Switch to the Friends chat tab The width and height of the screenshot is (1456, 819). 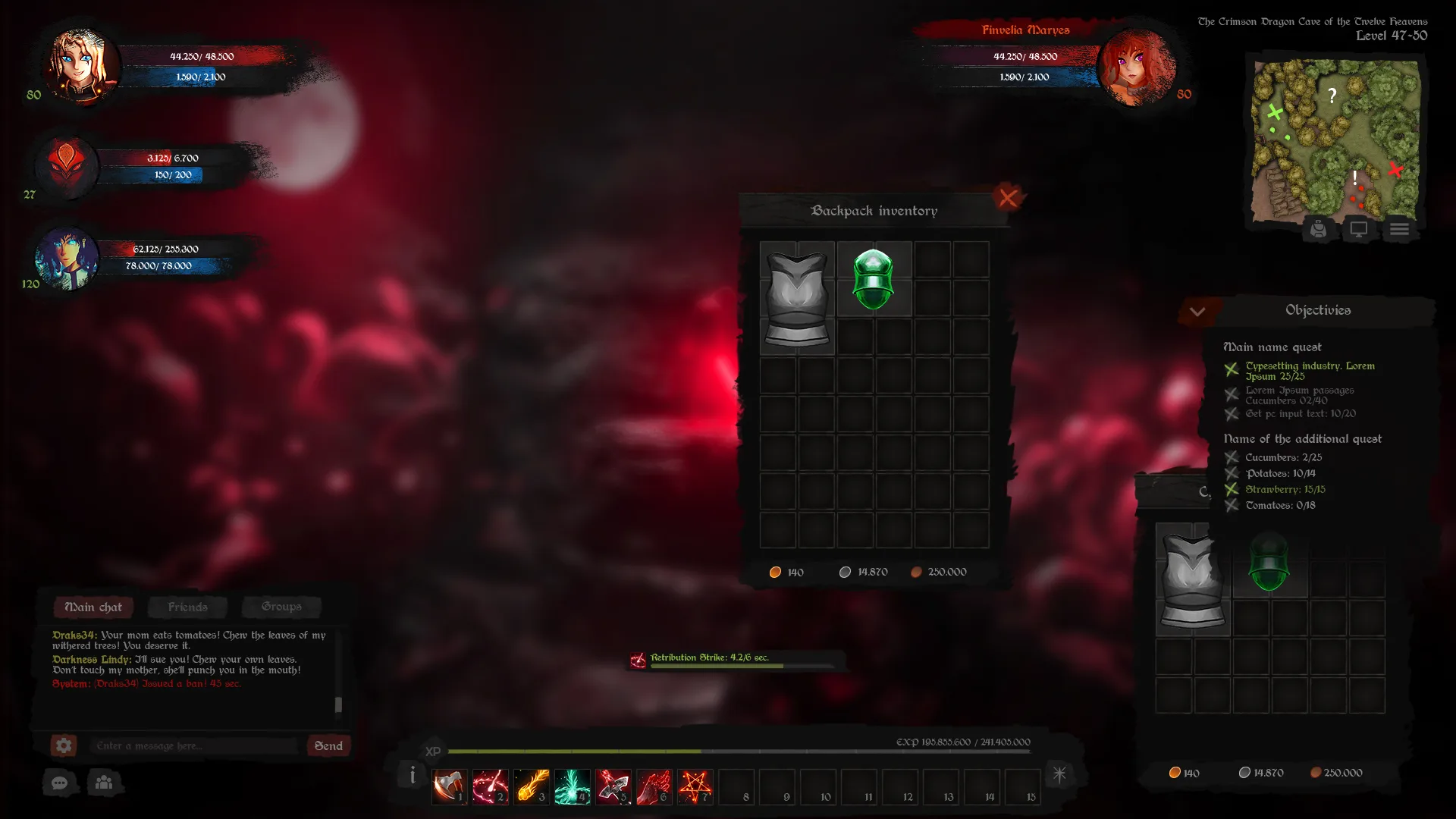(x=187, y=607)
